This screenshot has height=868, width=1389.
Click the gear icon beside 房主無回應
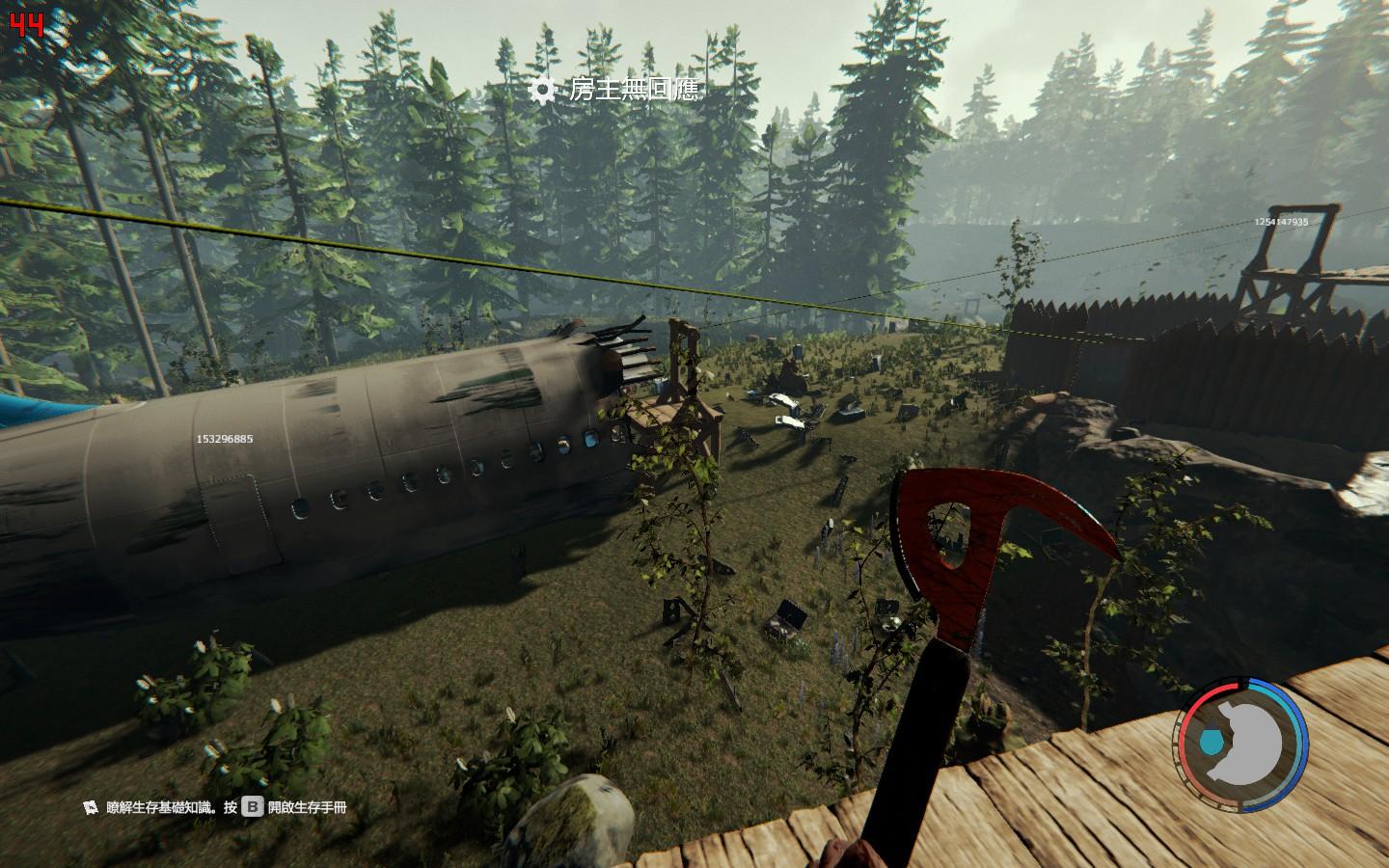[543, 91]
